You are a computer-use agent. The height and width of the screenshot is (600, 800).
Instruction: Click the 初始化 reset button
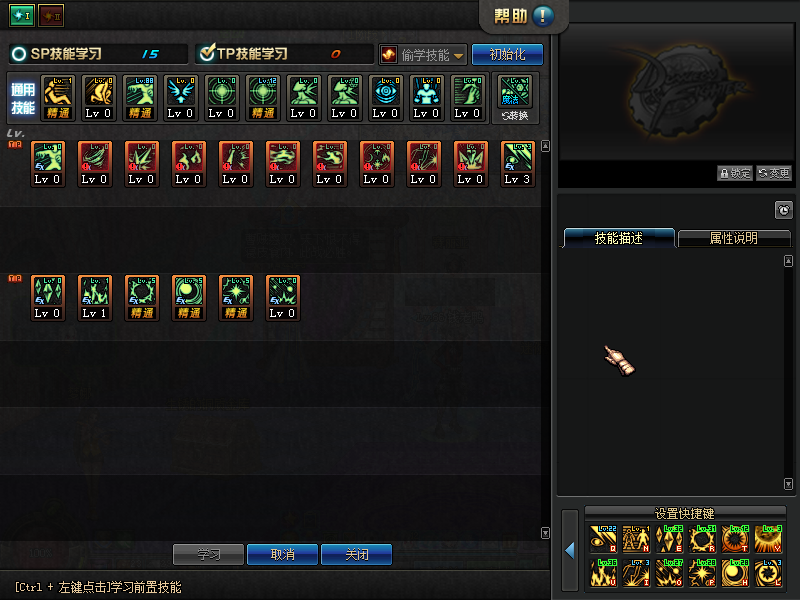pyautogui.click(x=507, y=54)
